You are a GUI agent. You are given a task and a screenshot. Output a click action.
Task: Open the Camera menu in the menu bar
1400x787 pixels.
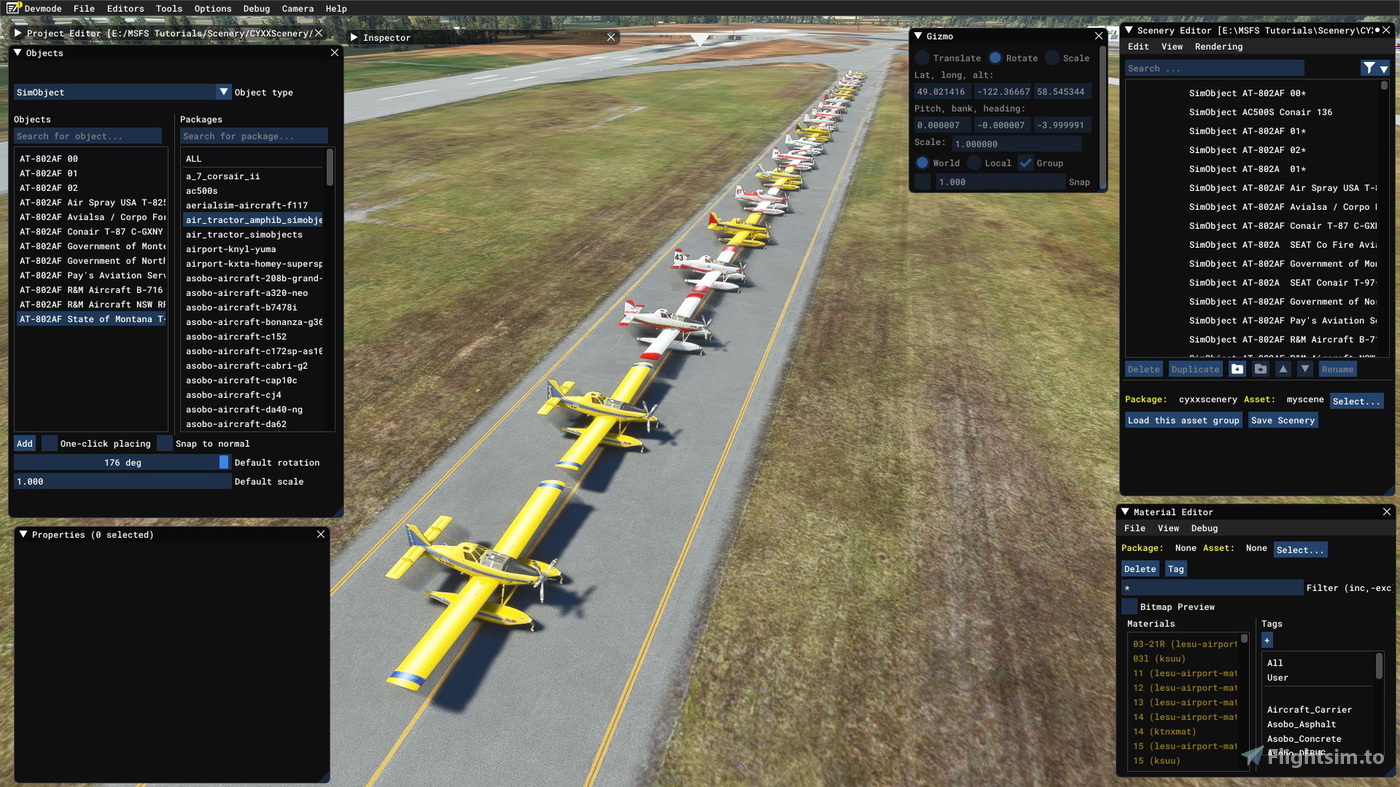pyautogui.click(x=297, y=8)
